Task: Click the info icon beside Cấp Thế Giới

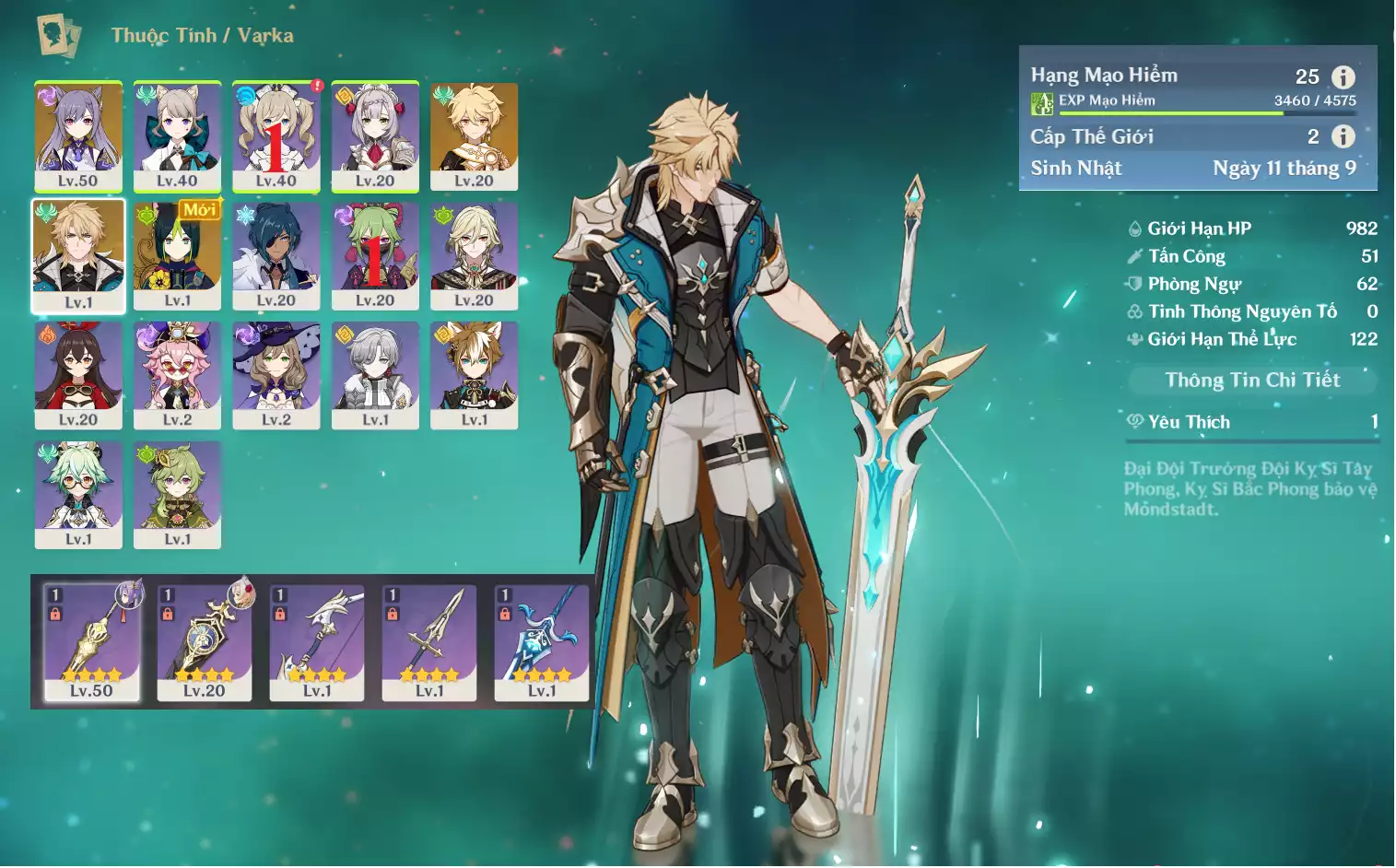Action: coord(1343,136)
